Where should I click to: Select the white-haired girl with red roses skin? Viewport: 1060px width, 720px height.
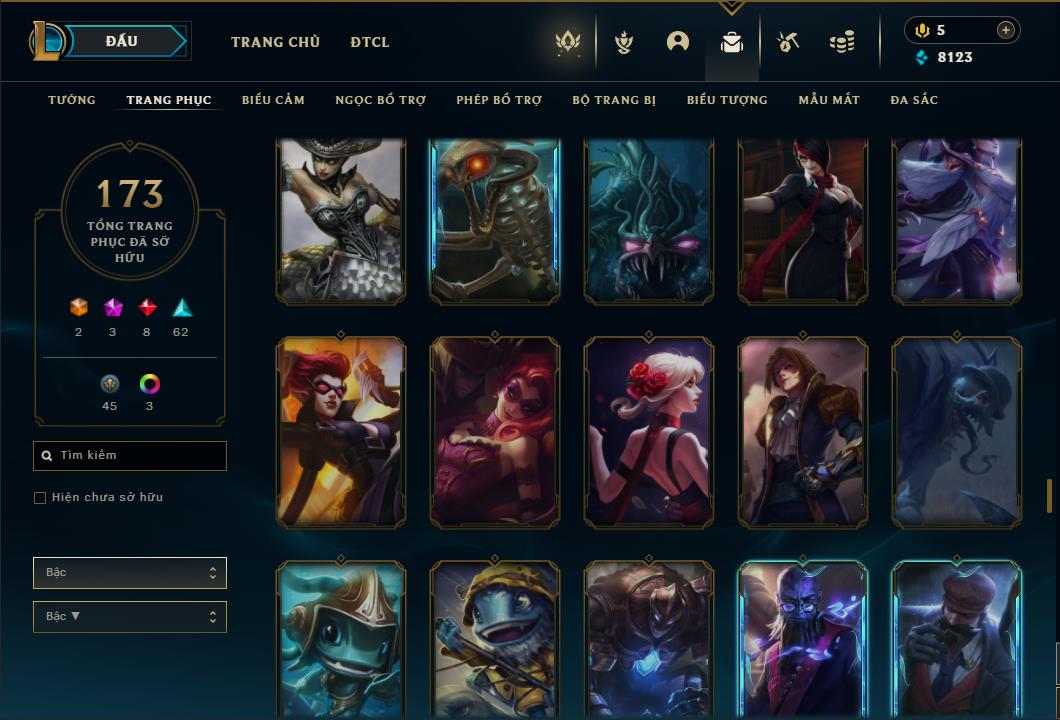click(x=648, y=431)
